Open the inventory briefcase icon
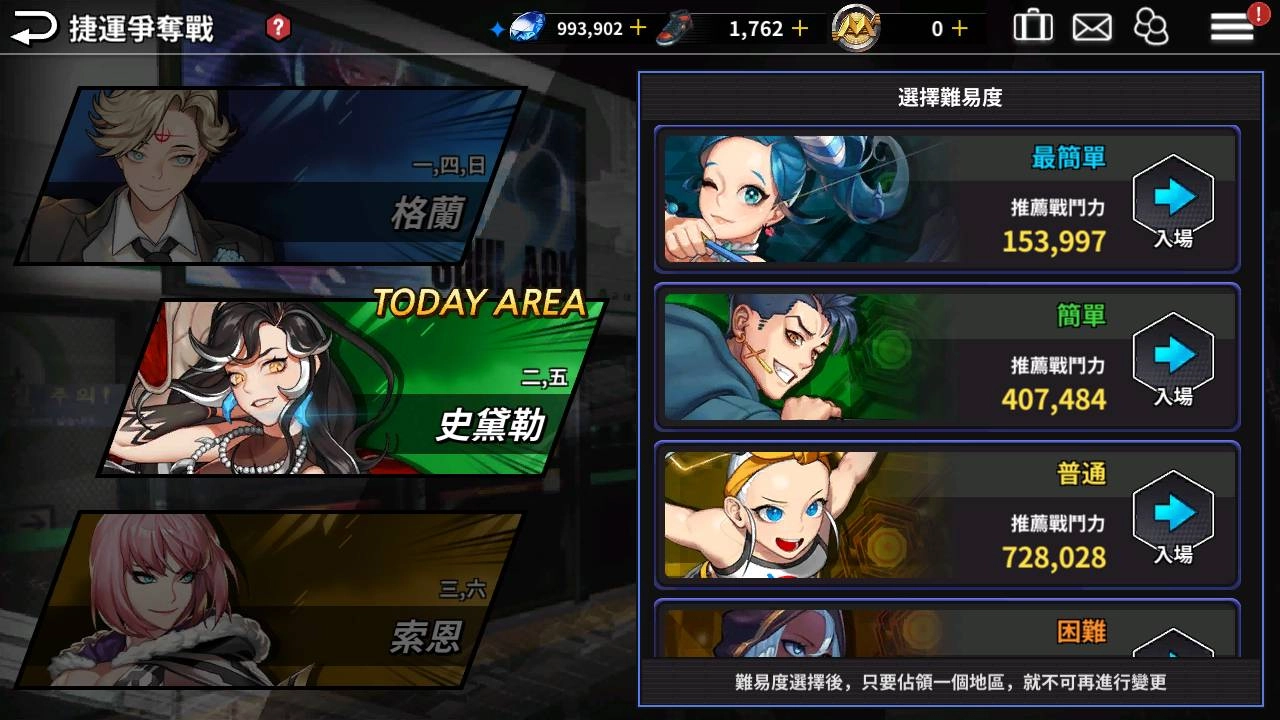 point(1033,27)
